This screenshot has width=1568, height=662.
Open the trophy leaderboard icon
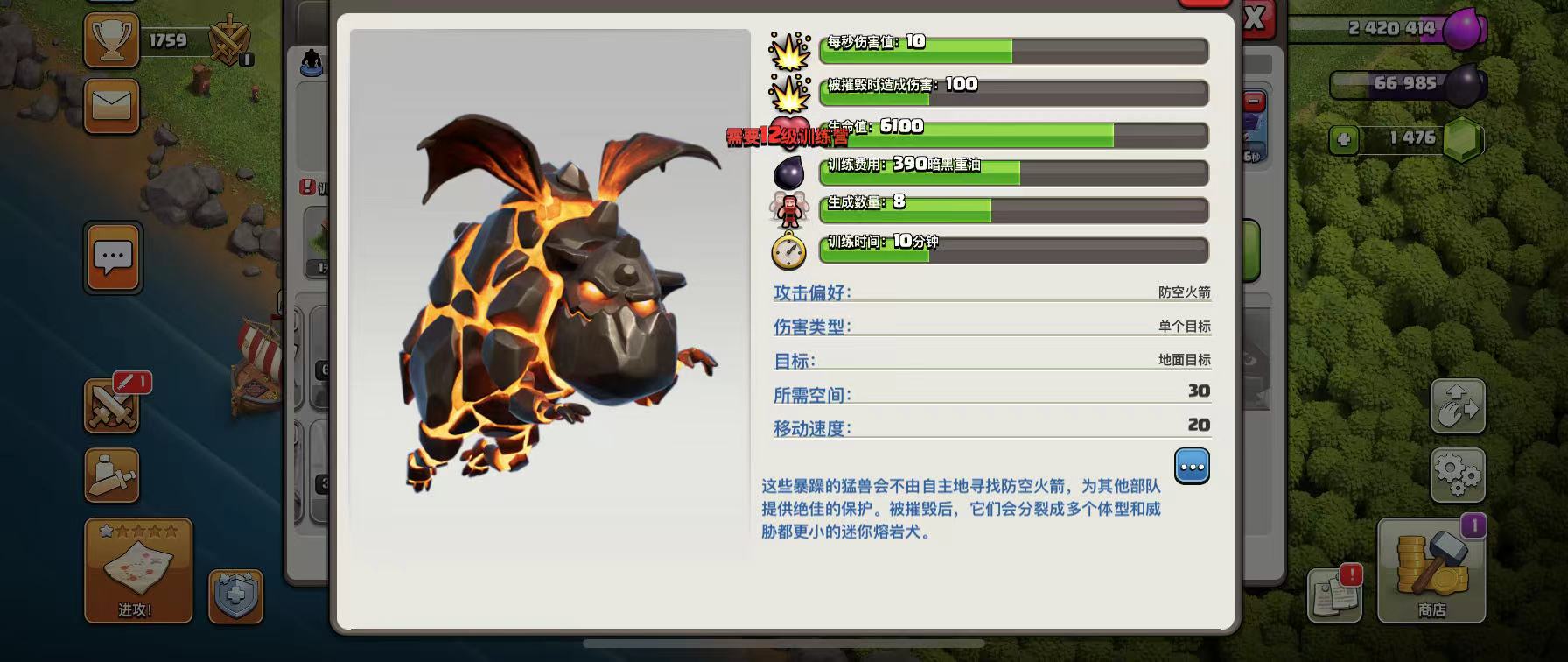click(x=111, y=40)
